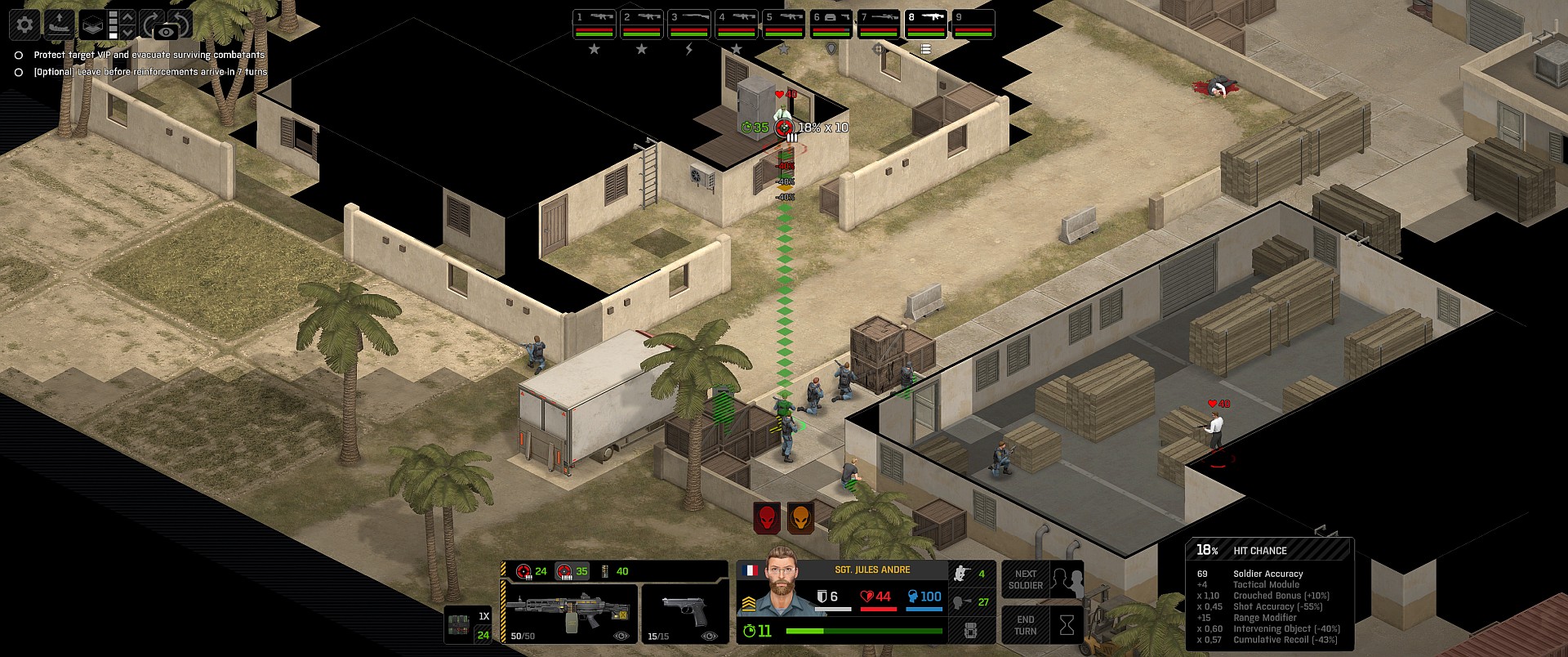Move camera down one floor level
This screenshot has height=657, width=1568.
(x=127, y=33)
